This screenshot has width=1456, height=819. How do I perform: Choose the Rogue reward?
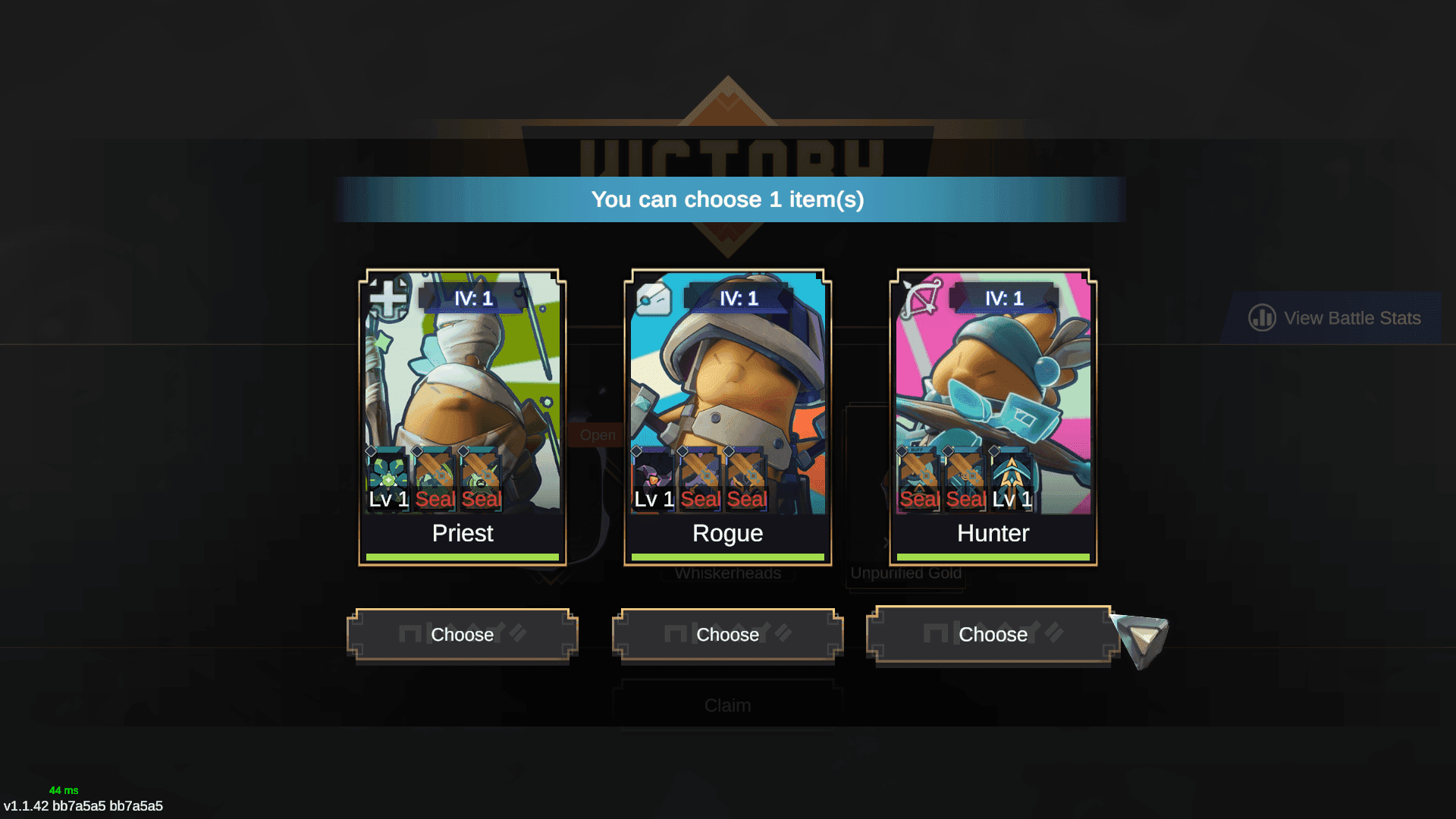tap(727, 635)
